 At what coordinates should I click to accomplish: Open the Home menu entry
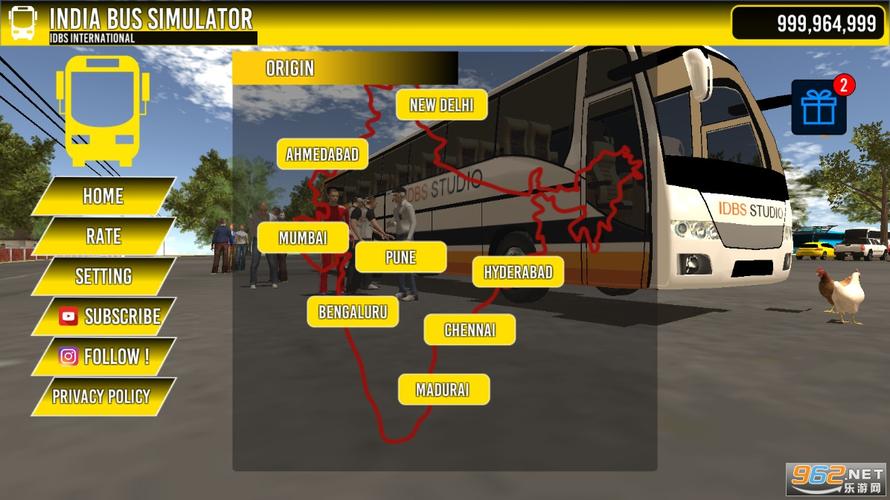tap(103, 196)
